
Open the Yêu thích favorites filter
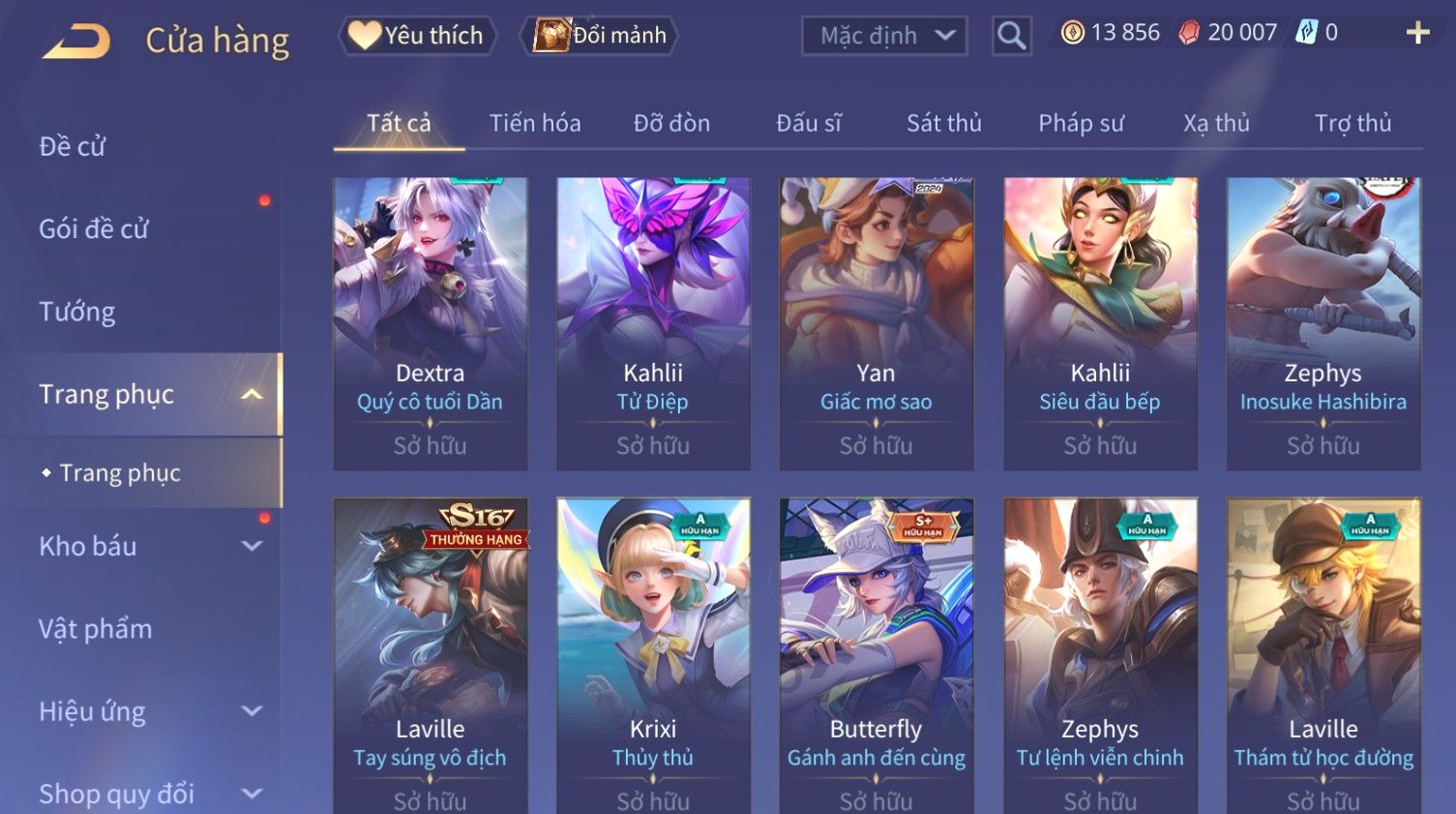coord(417,36)
